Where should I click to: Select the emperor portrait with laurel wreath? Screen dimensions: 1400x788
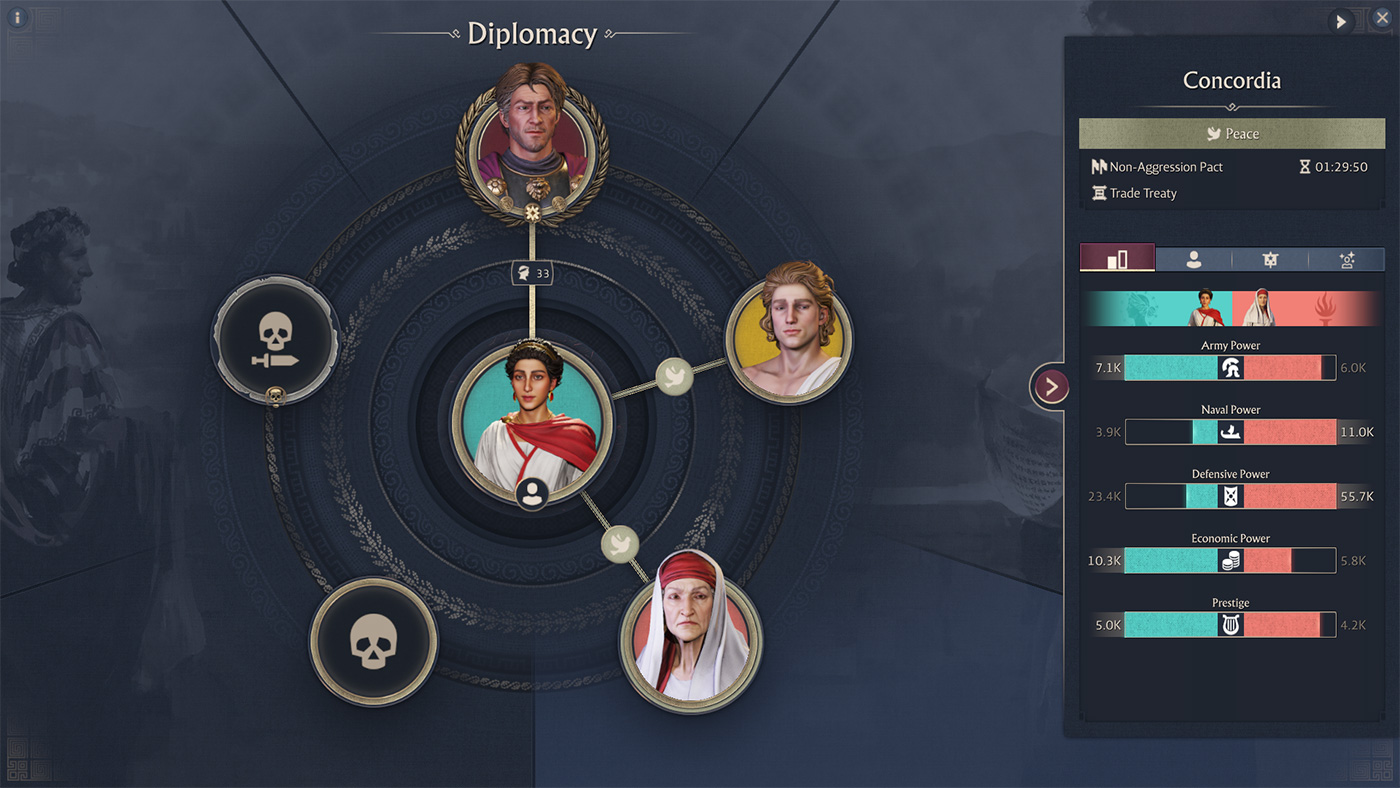pos(531,140)
